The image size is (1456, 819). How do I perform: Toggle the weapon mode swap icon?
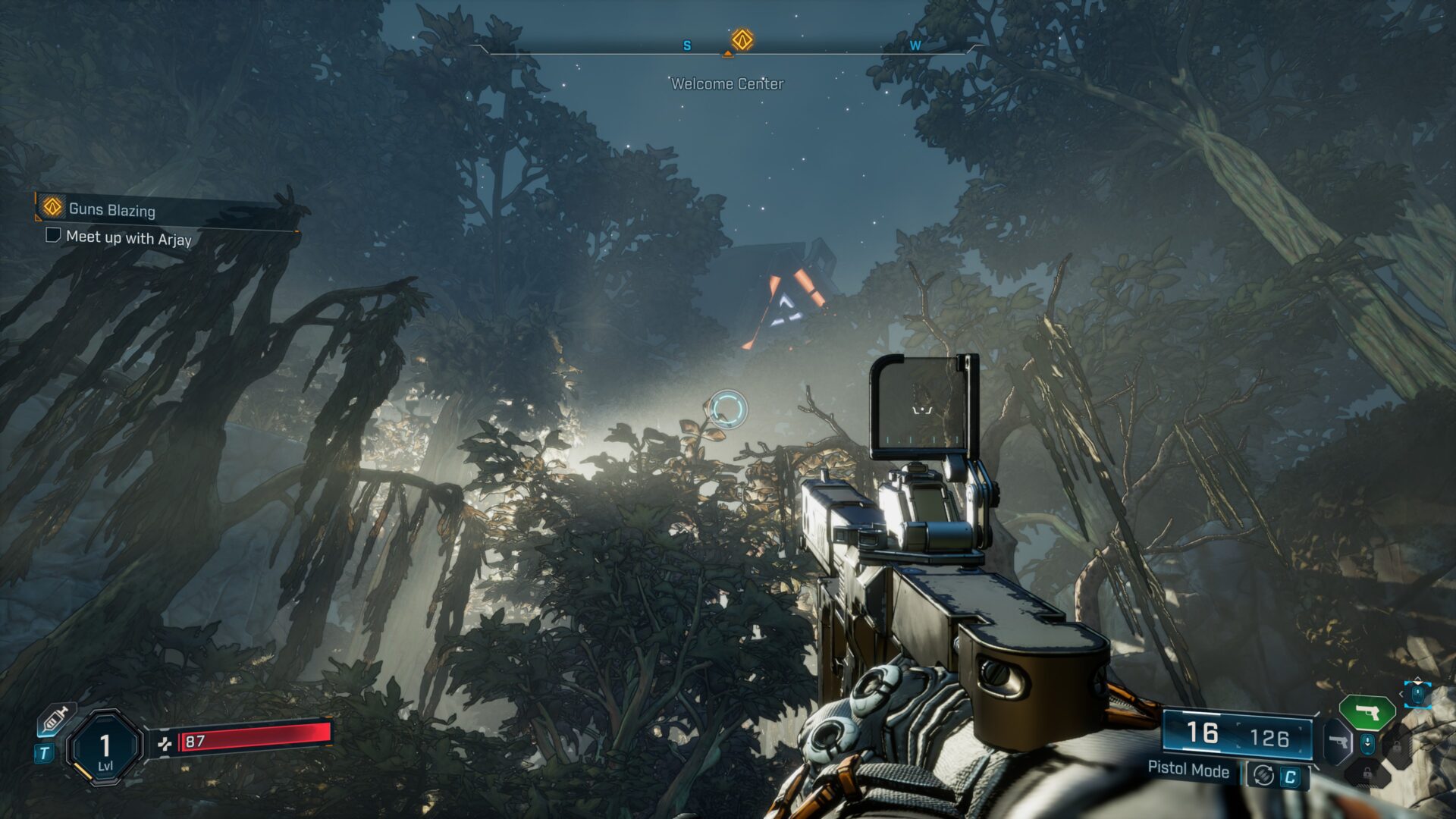click(x=1263, y=776)
